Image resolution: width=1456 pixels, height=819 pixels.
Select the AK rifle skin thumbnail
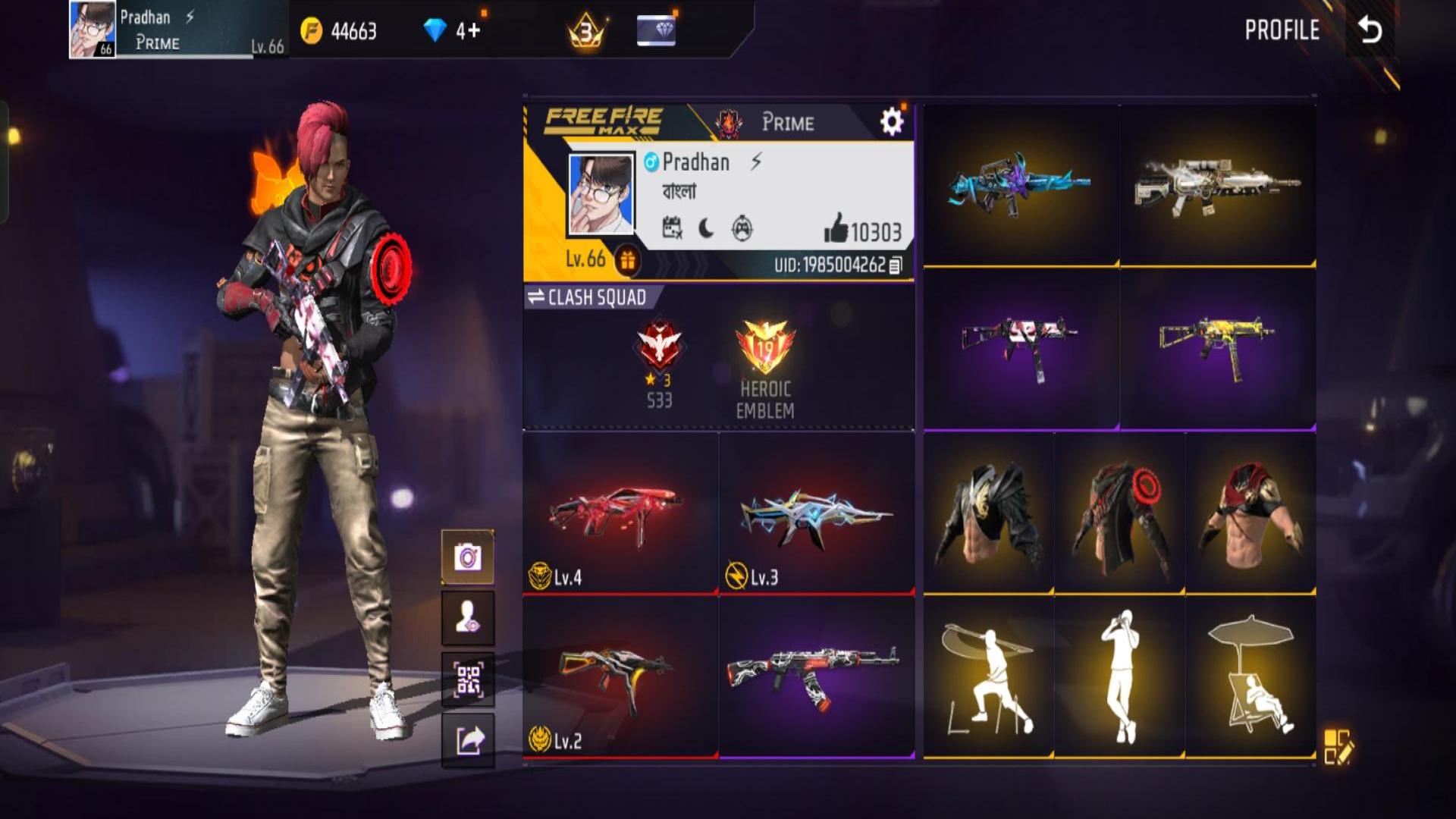click(x=816, y=677)
